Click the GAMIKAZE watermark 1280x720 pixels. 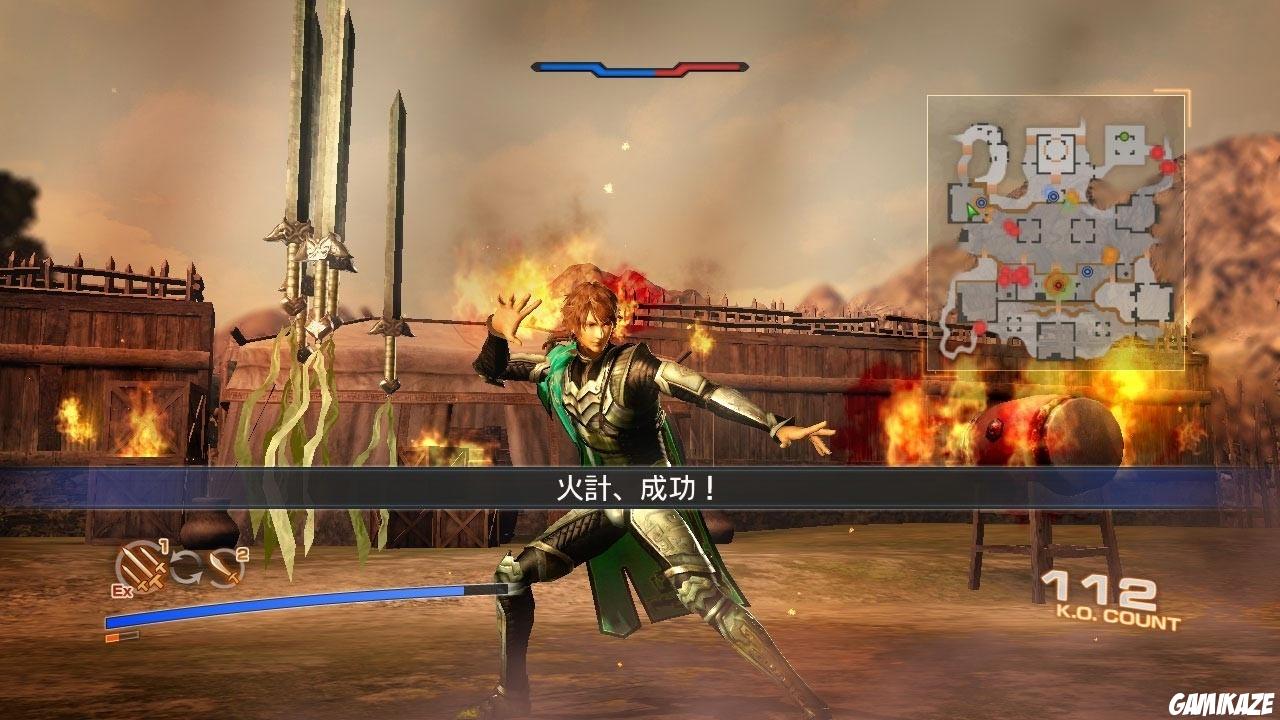(1221, 704)
